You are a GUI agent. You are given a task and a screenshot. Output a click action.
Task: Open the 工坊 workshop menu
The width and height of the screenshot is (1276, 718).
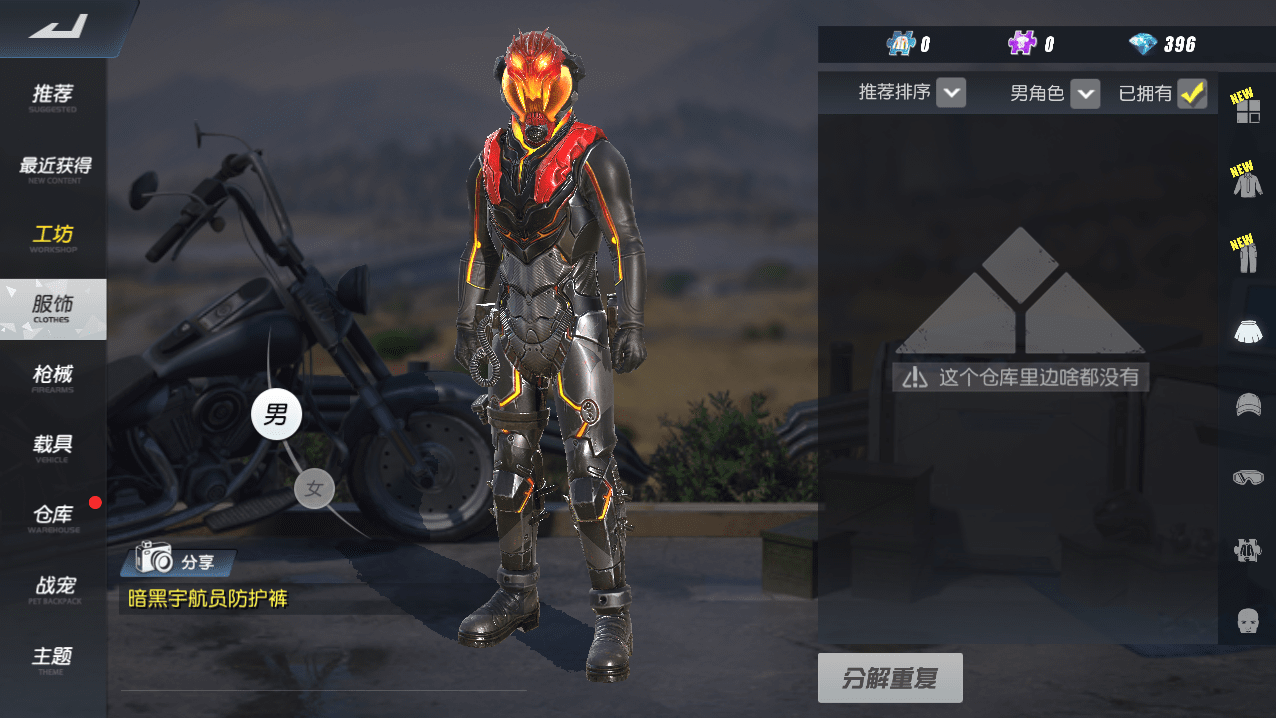(x=53, y=237)
